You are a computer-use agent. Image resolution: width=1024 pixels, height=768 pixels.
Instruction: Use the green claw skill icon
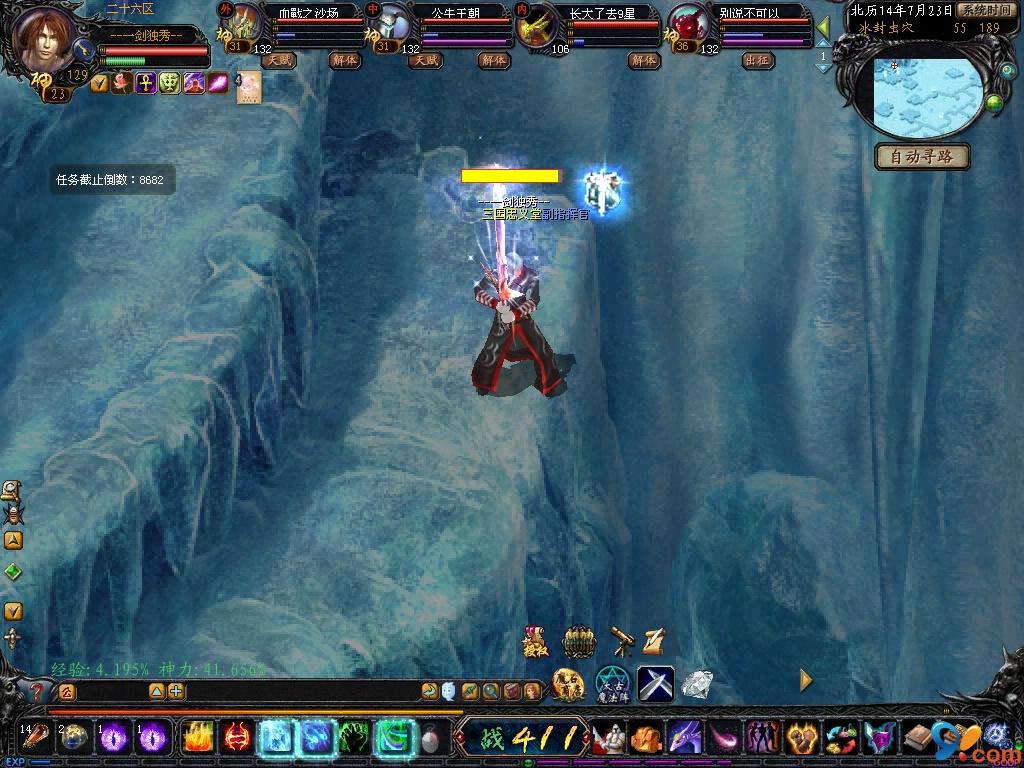(x=355, y=738)
